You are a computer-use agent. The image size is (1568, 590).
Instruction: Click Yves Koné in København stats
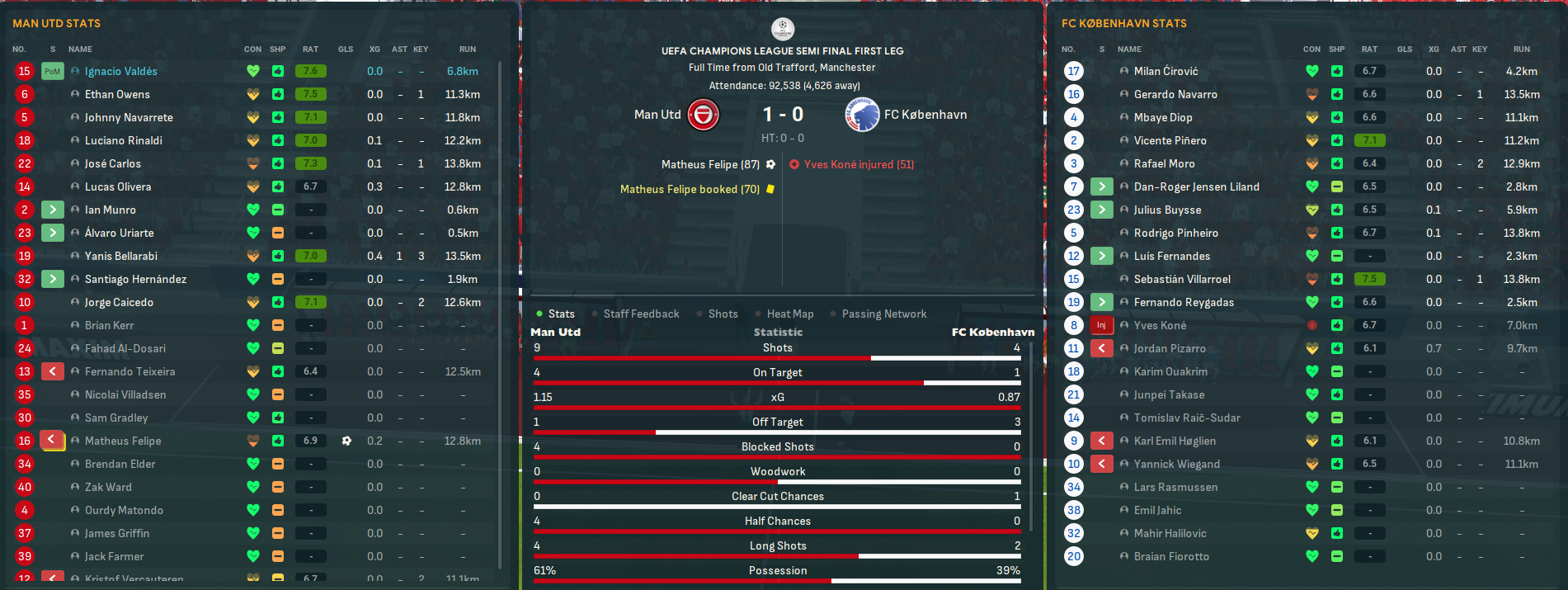click(1160, 326)
